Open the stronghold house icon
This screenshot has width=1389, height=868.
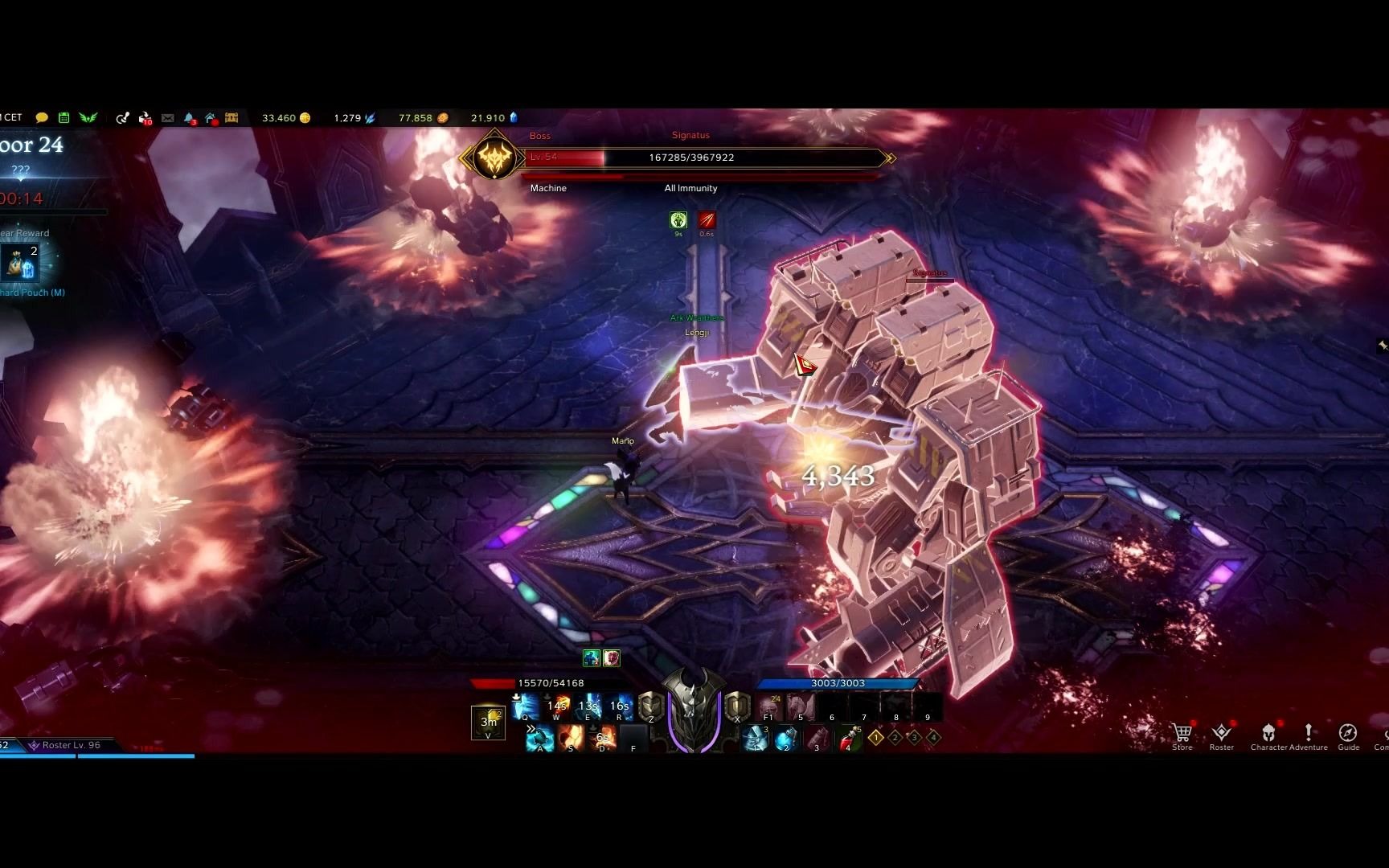[x=211, y=118]
